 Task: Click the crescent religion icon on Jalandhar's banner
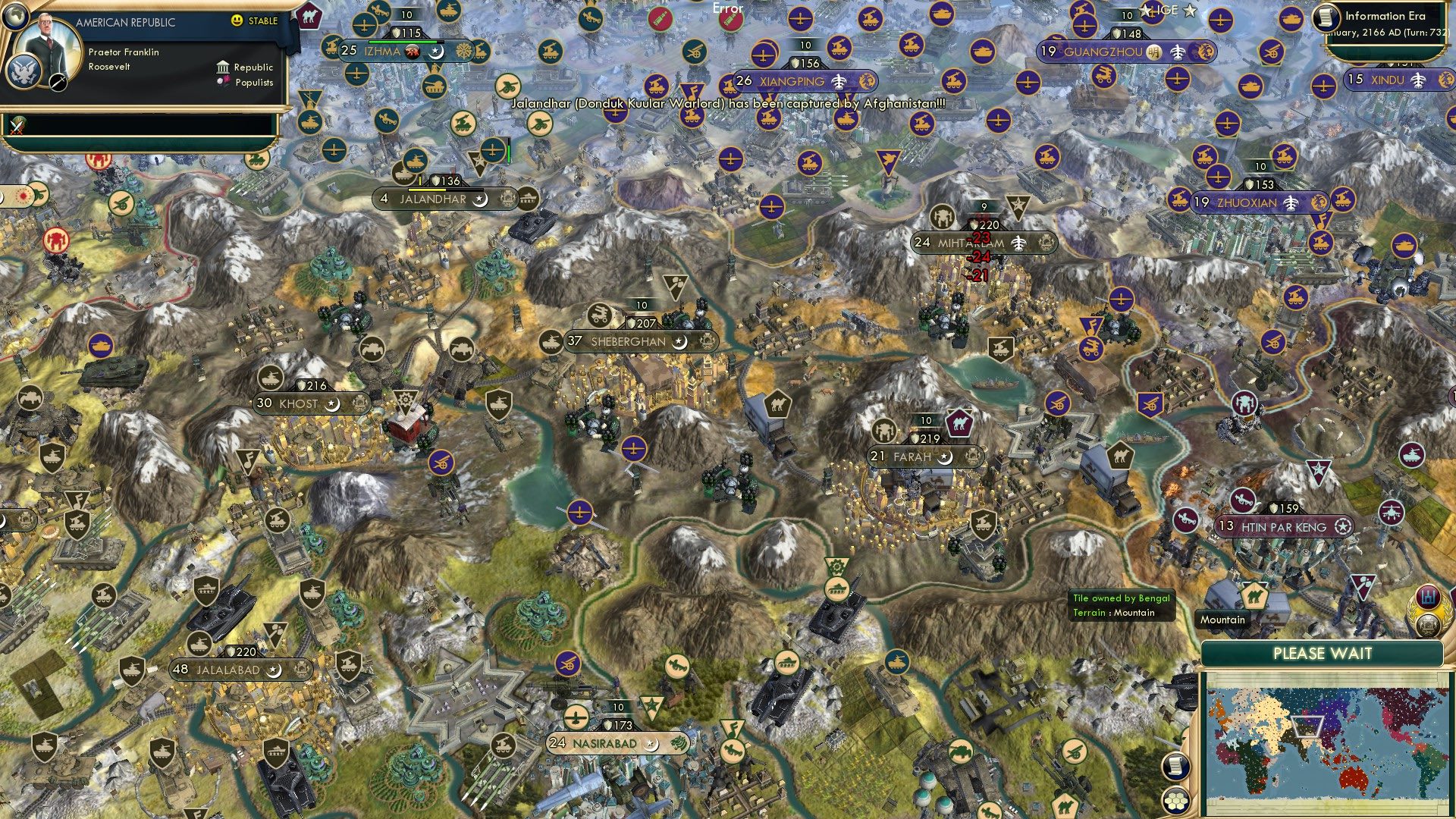tap(479, 200)
